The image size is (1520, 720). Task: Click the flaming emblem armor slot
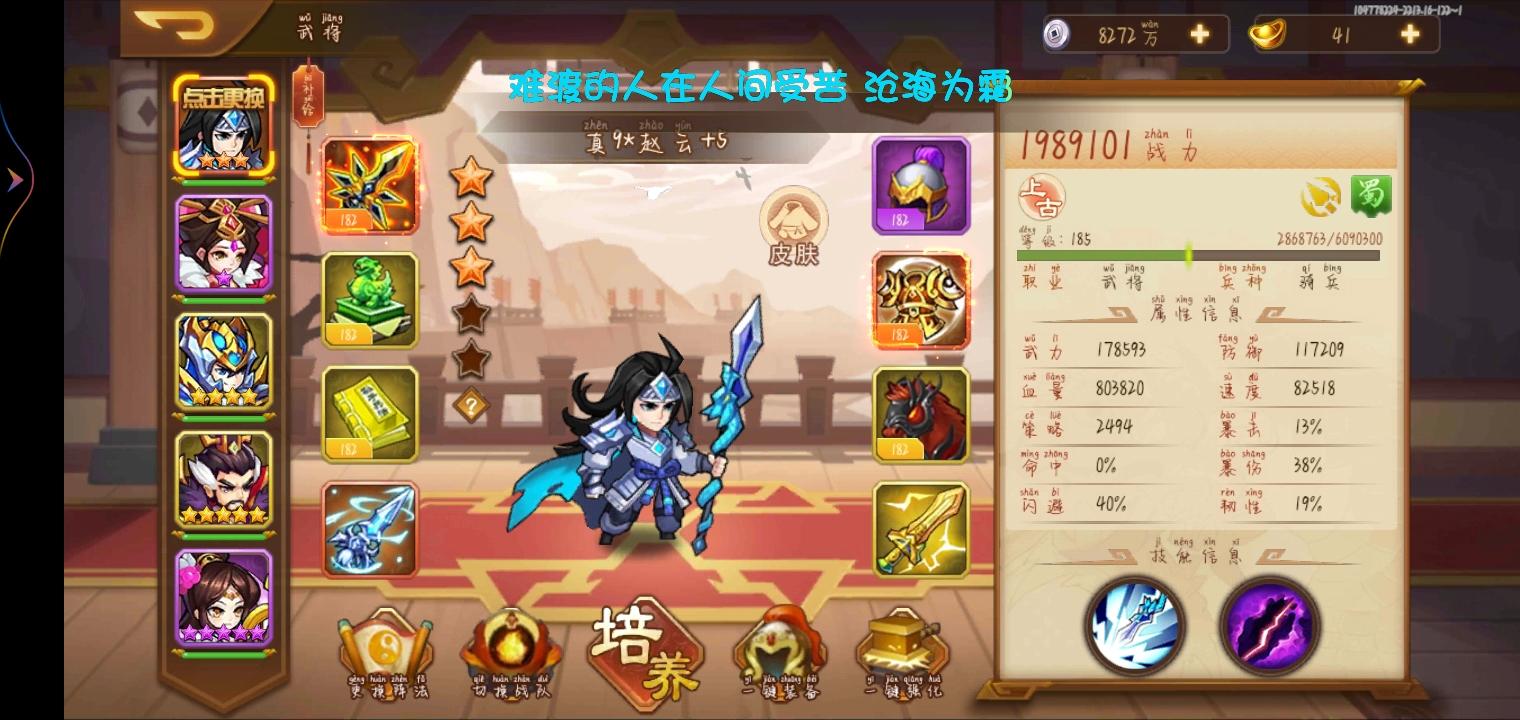pyautogui.click(x=920, y=300)
